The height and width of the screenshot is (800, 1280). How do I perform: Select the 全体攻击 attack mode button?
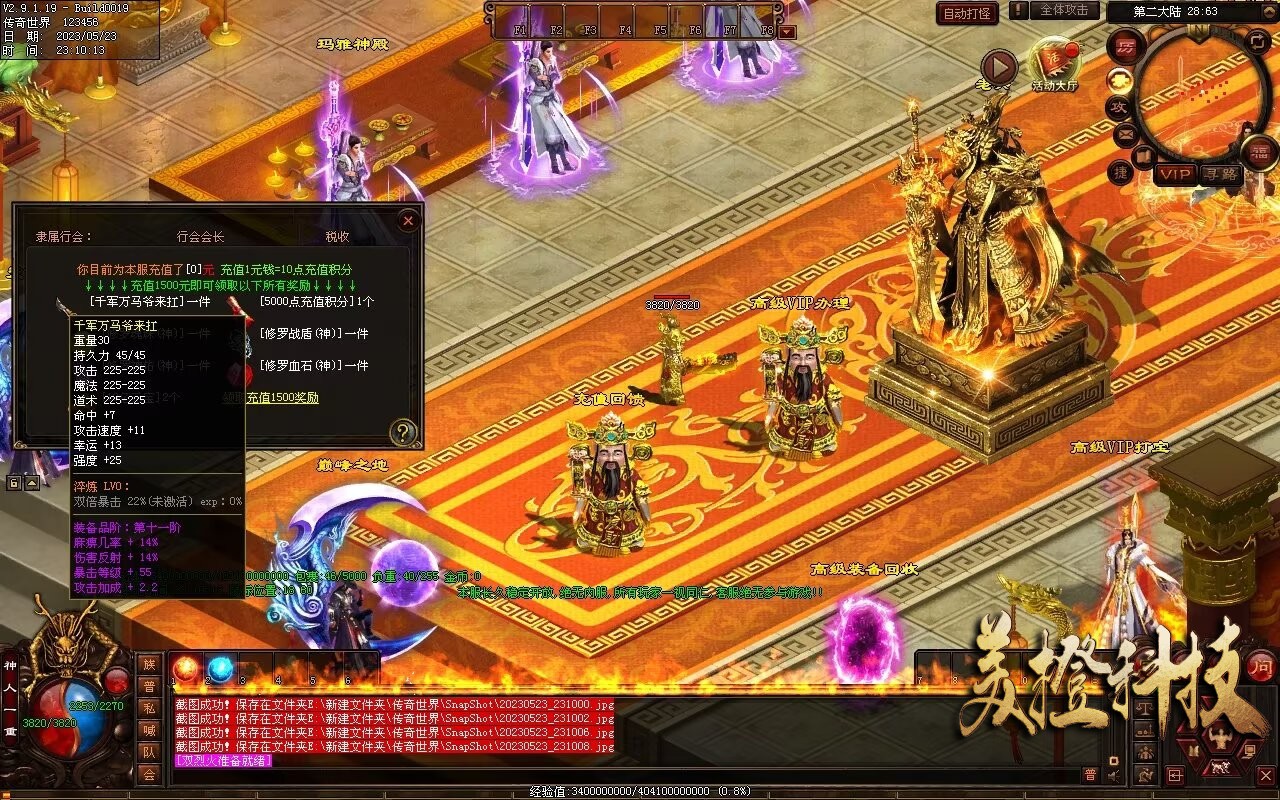[1064, 10]
